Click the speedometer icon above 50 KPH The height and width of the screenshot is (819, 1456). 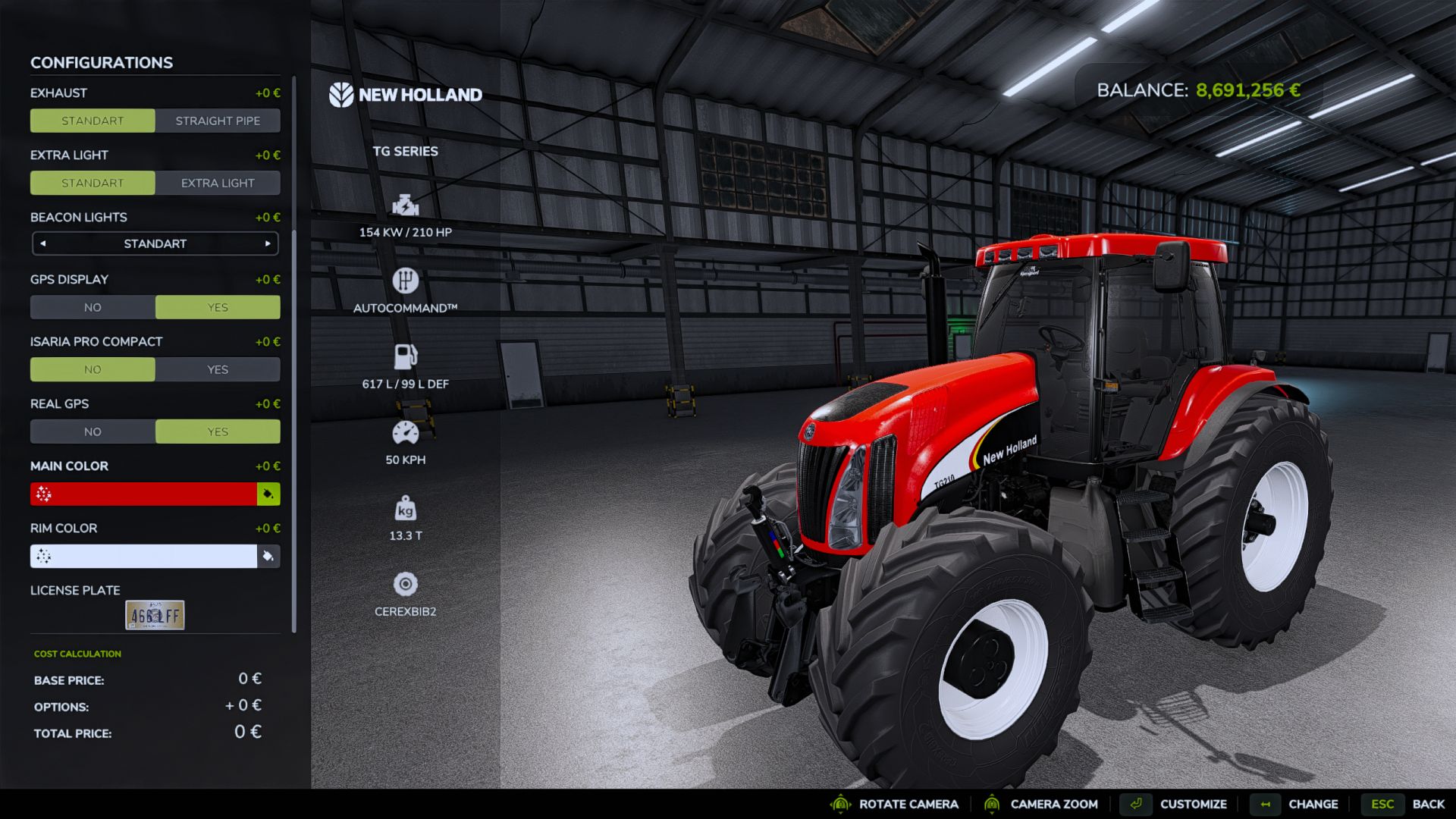click(x=406, y=430)
